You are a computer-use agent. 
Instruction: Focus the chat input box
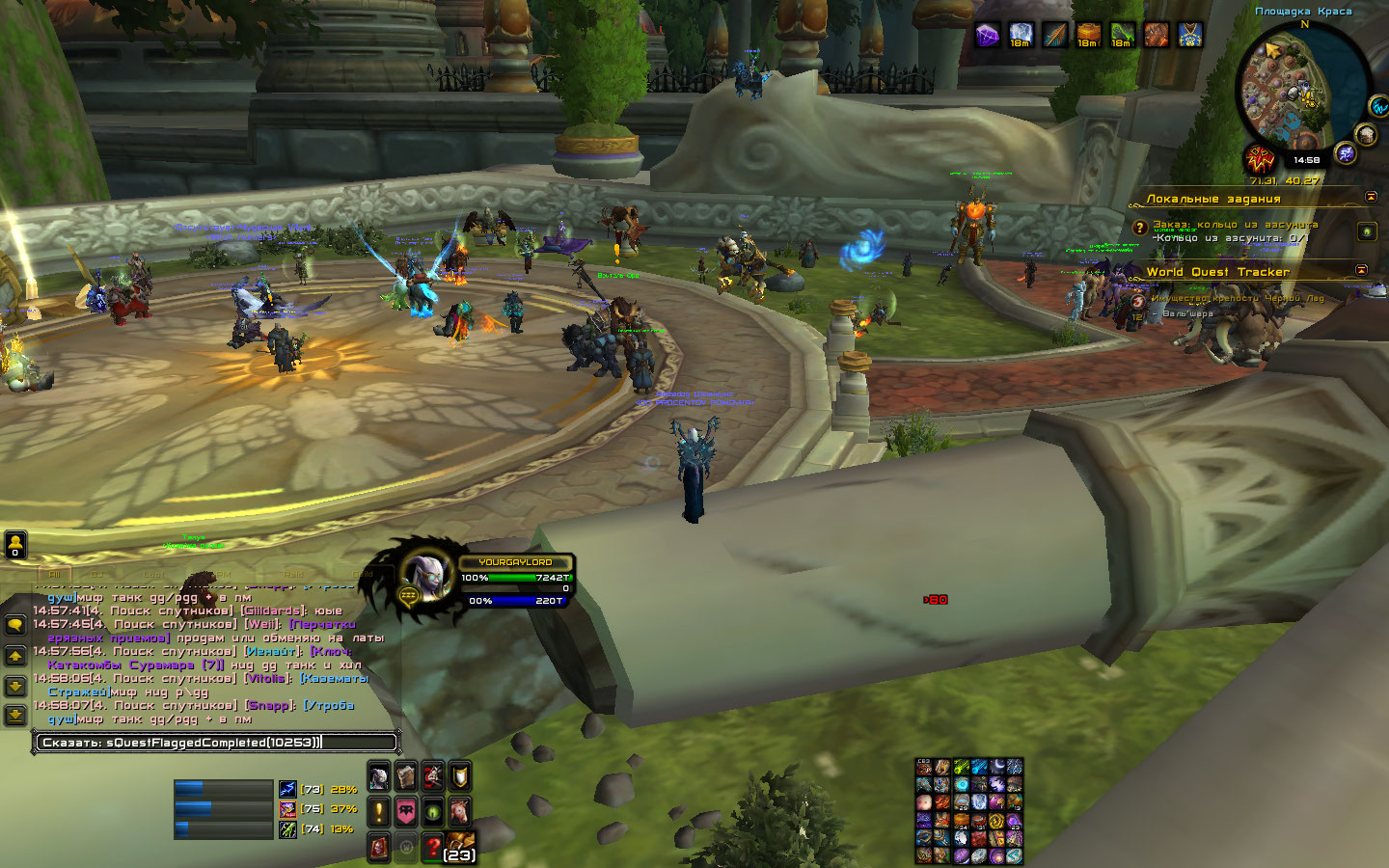click(216, 742)
